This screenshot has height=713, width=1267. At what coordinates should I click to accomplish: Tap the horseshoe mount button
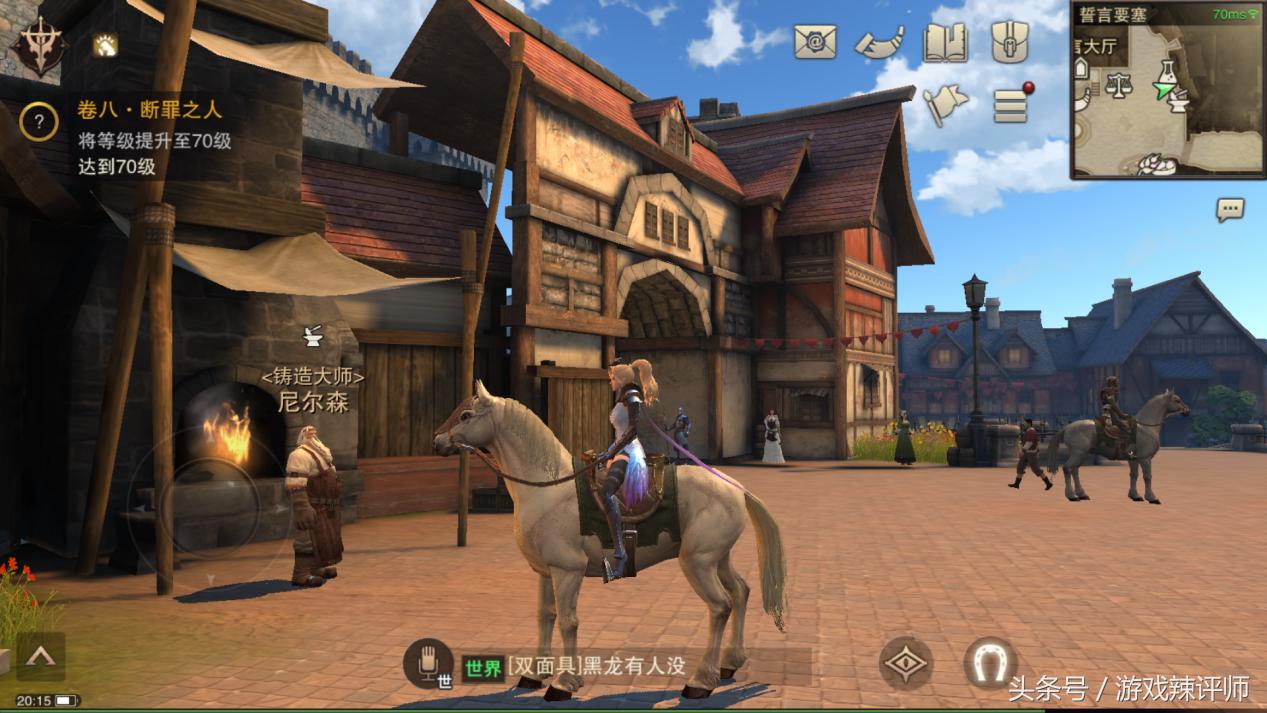point(990,663)
